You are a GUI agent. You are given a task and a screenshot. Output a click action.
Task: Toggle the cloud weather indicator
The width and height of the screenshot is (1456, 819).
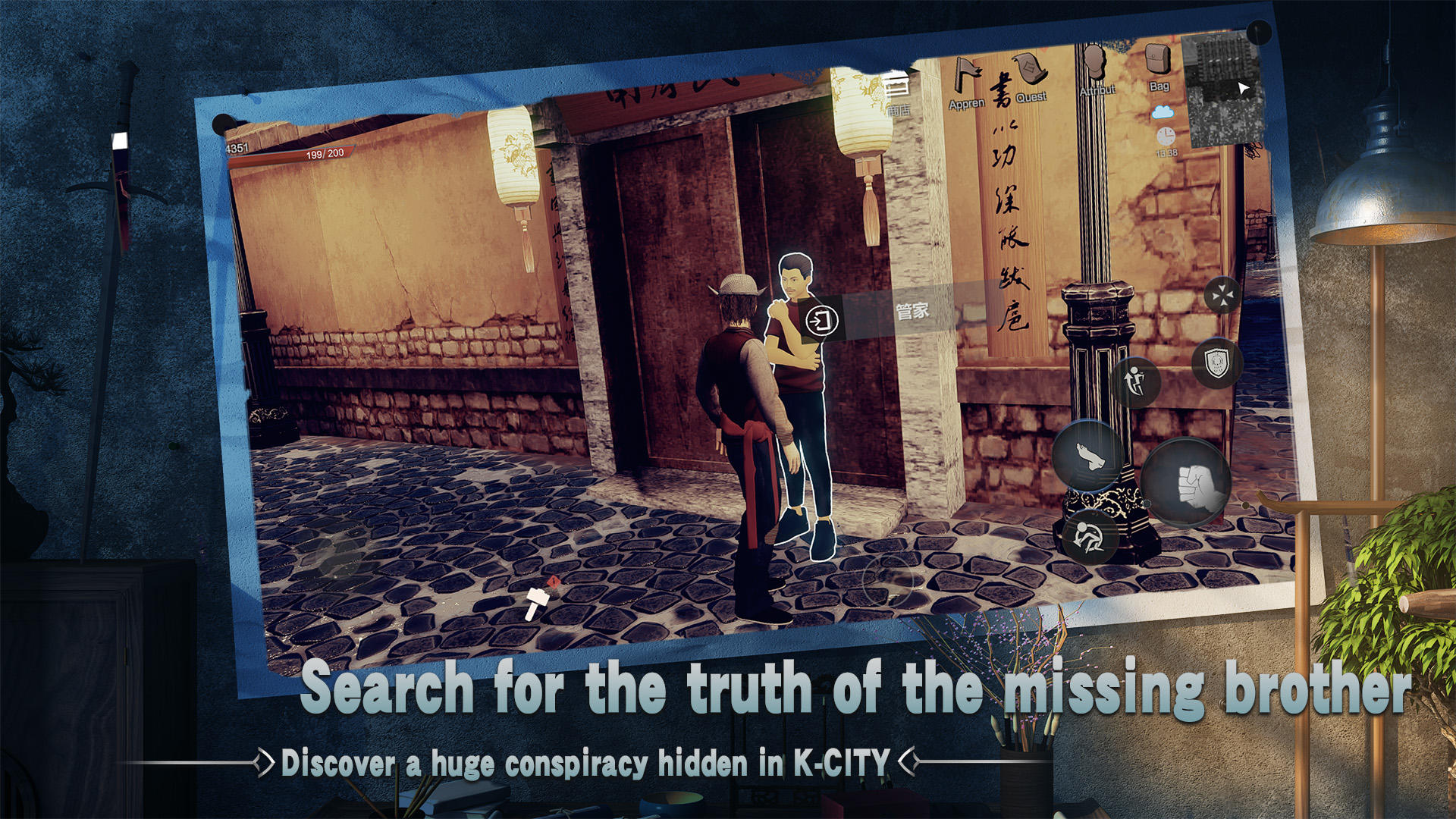(x=1163, y=113)
